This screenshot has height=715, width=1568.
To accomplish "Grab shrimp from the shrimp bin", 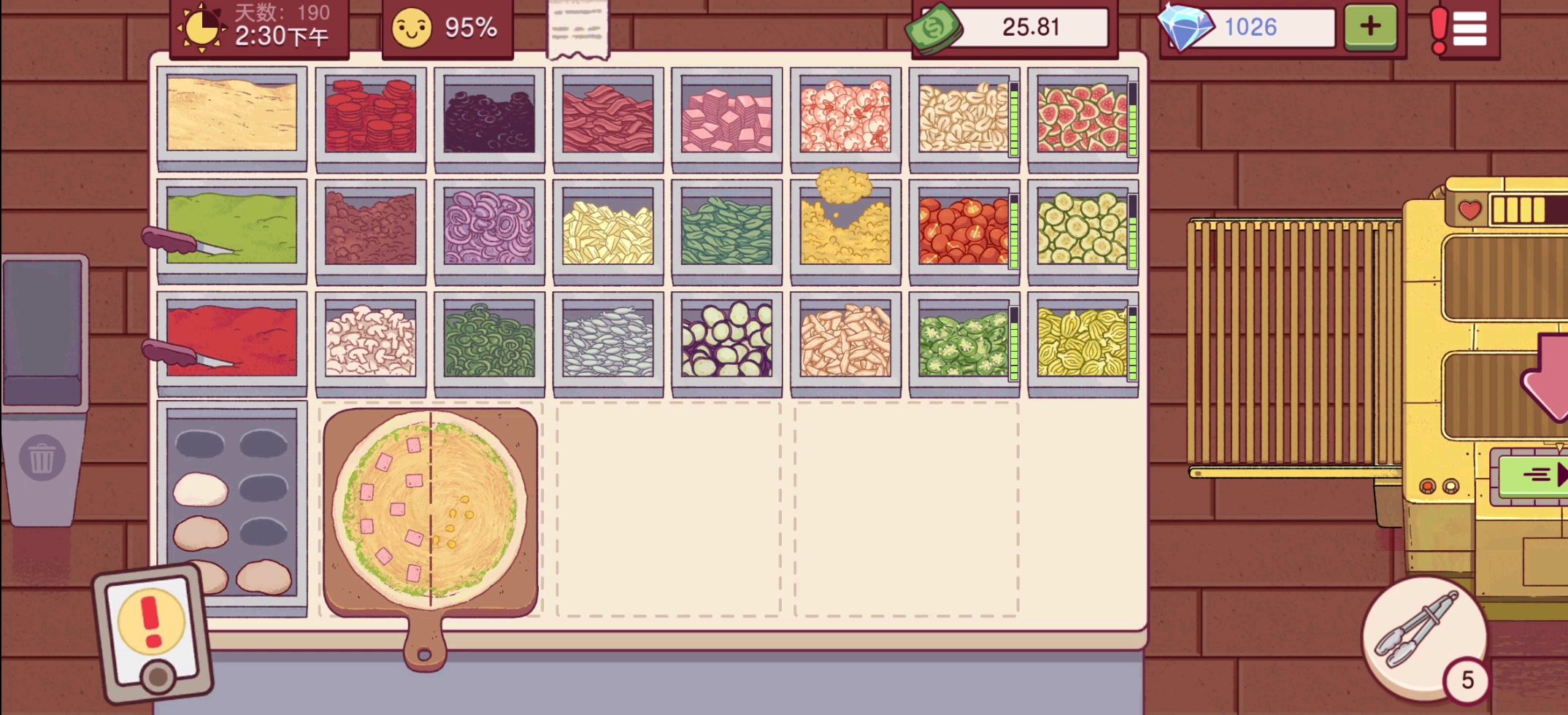I will (x=845, y=117).
